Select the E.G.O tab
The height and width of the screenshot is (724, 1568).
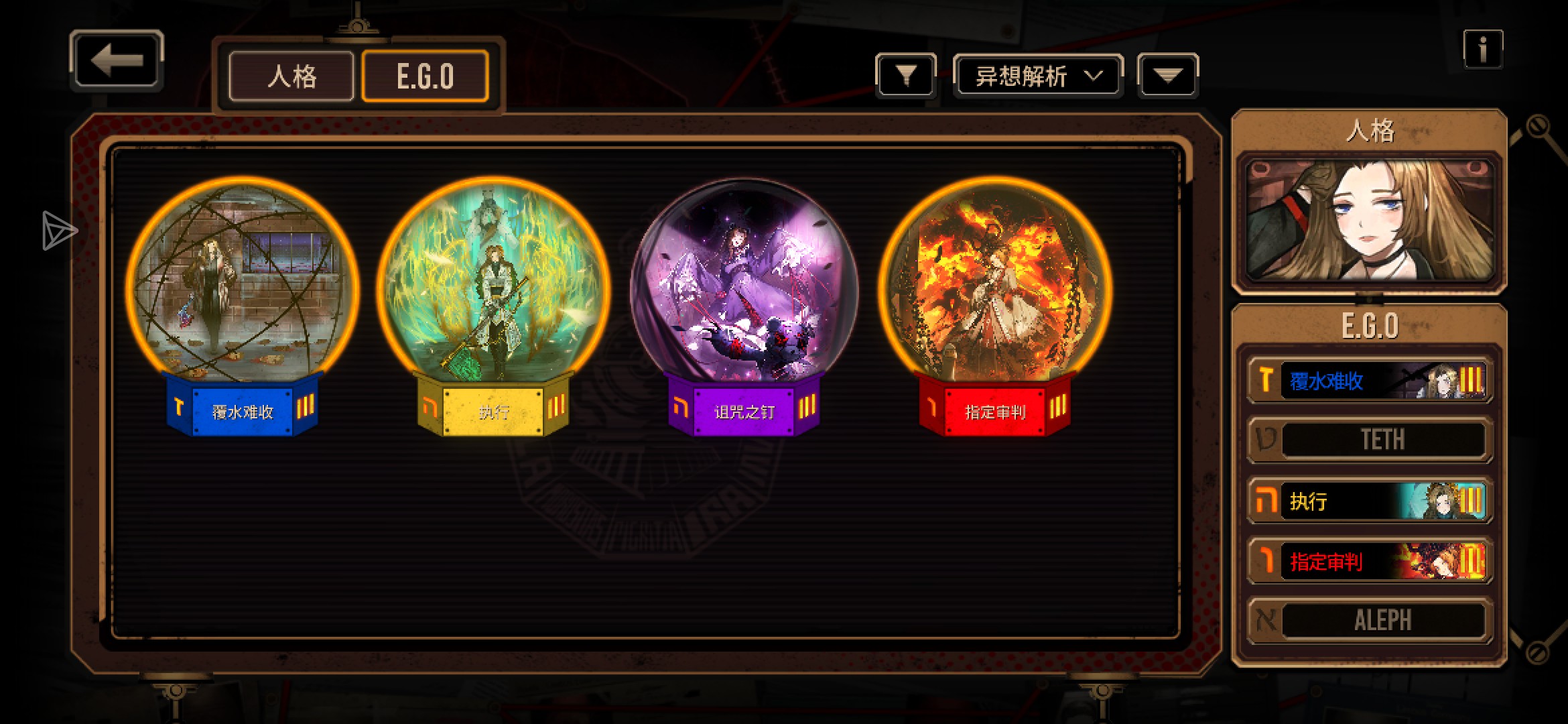click(x=425, y=76)
